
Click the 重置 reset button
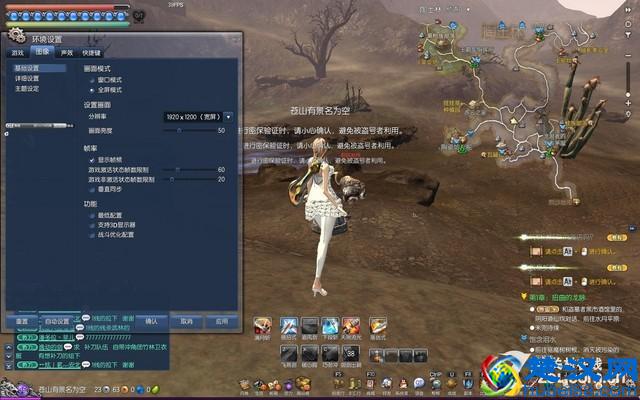tap(21, 321)
